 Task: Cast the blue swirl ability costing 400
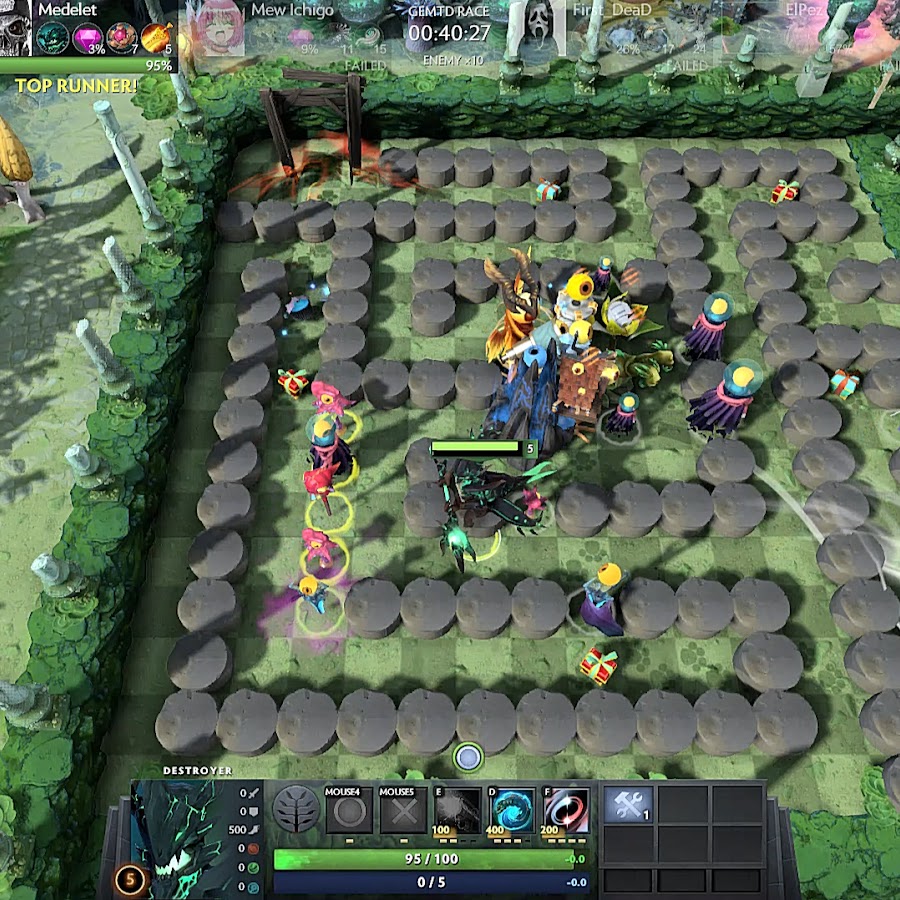[x=512, y=810]
